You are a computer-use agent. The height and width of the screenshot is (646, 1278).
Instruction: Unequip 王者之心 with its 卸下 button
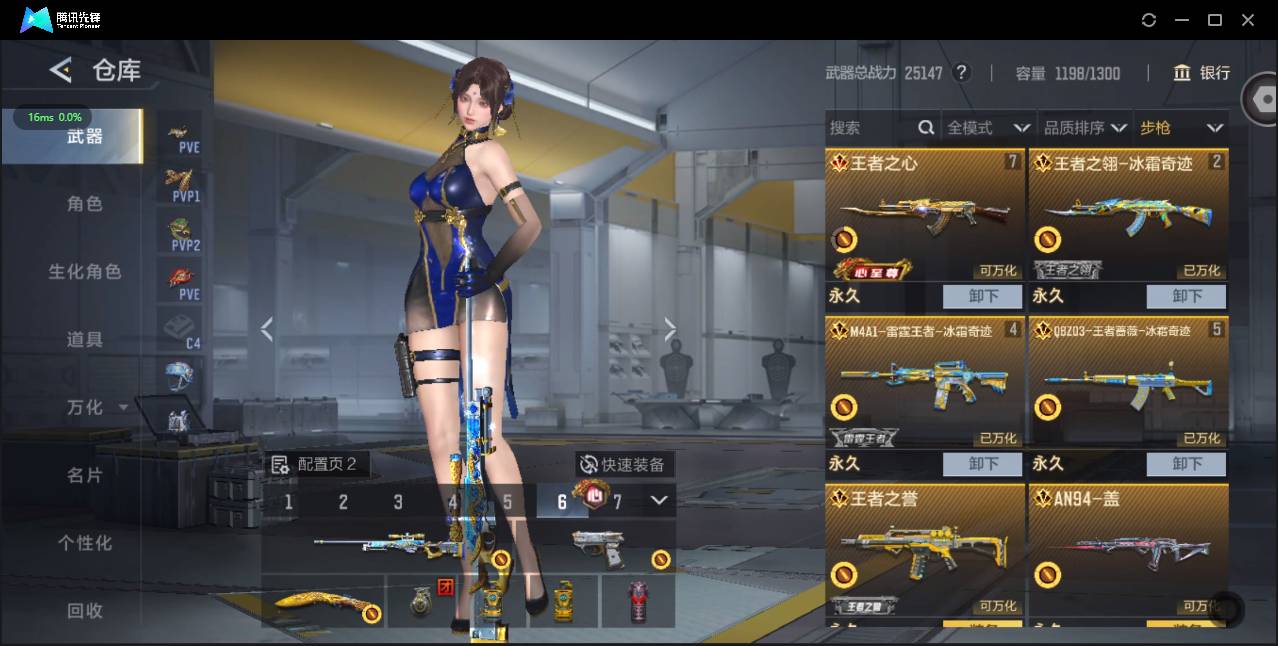(983, 296)
